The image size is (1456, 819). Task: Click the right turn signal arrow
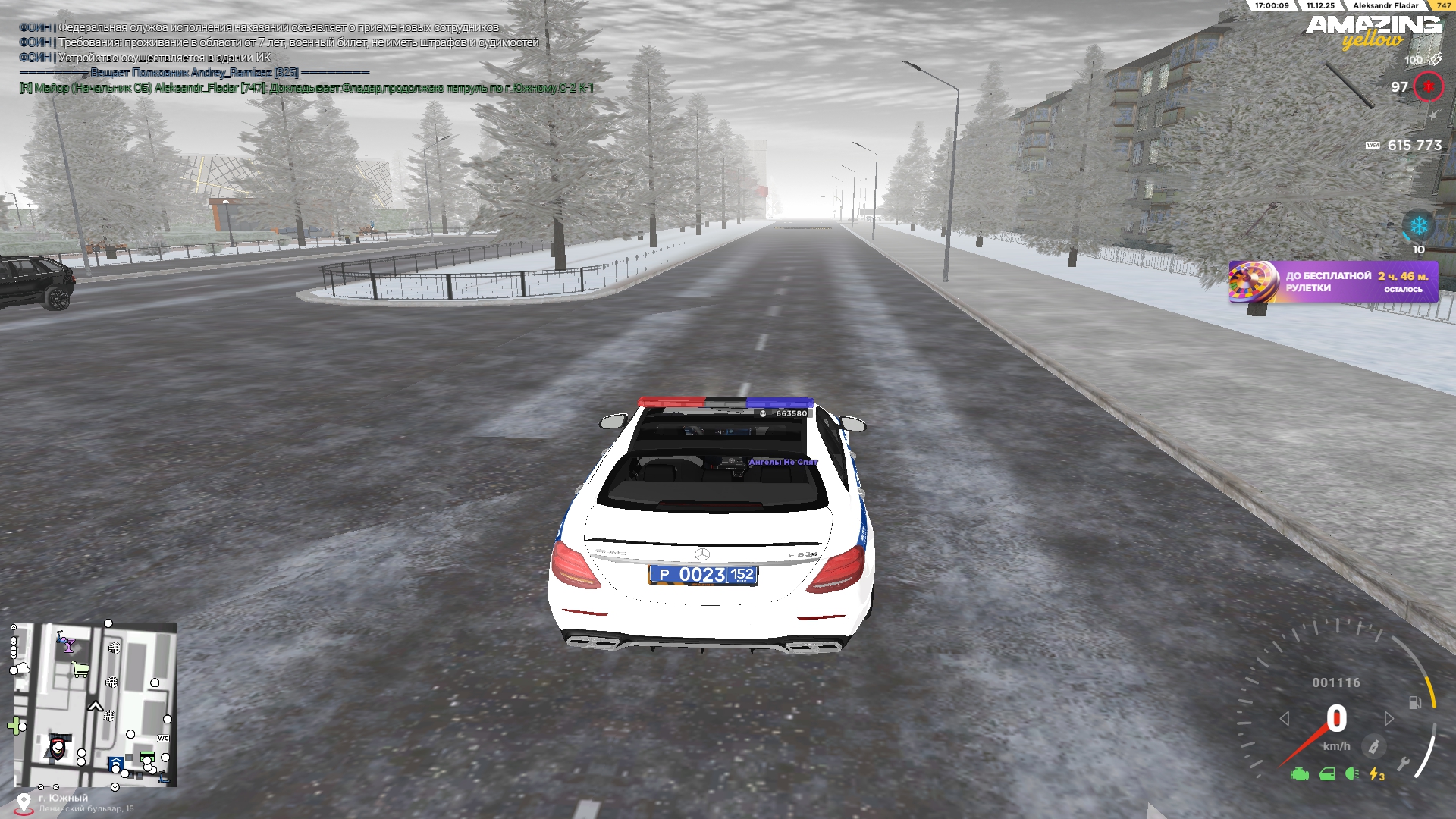[x=1389, y=718]
